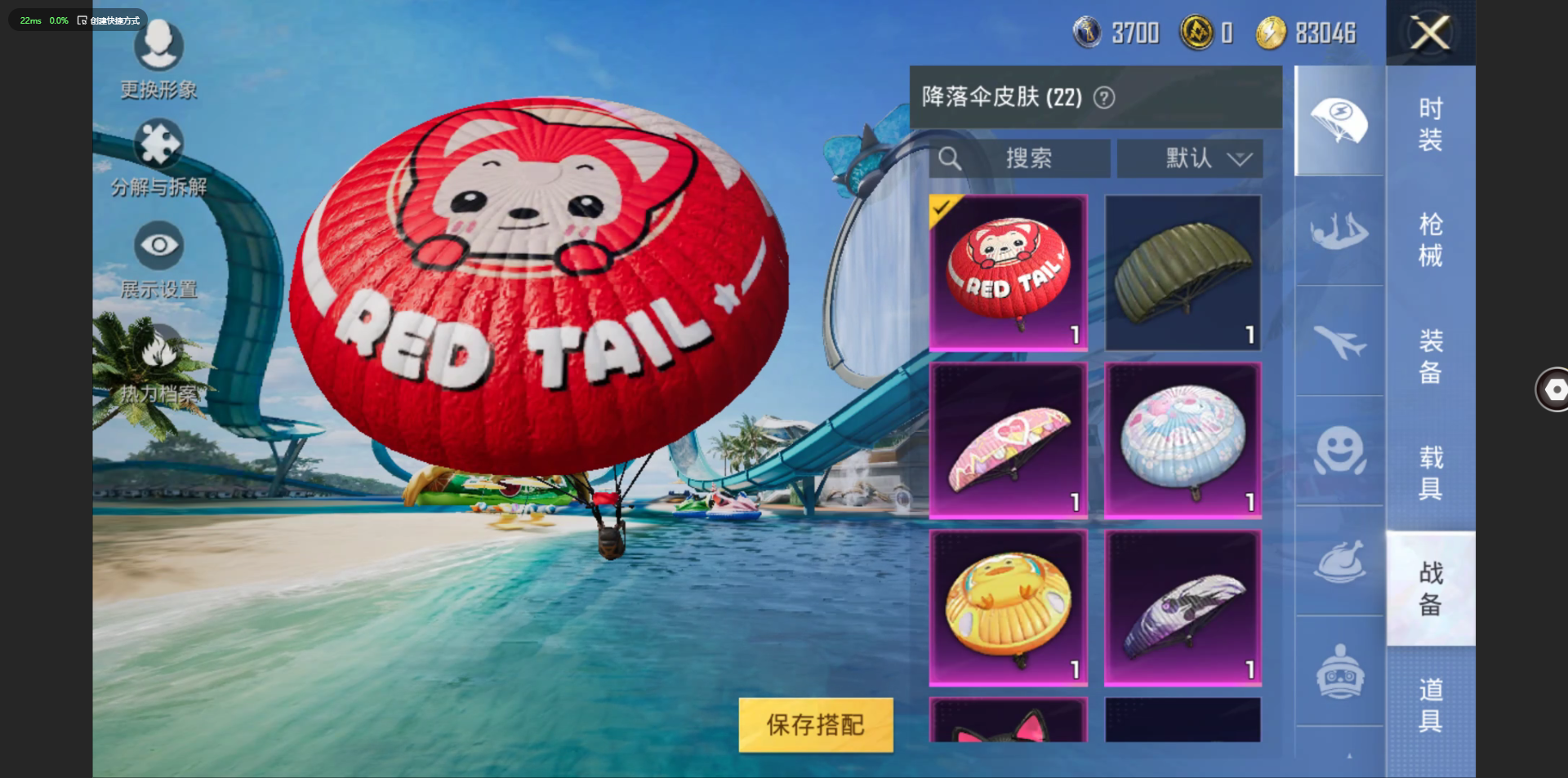This screenshot has height=778, width=1568.
Task: Open the skydiving pose subcategory icon
Action: pyautogui.click(x=1339, y=231)
